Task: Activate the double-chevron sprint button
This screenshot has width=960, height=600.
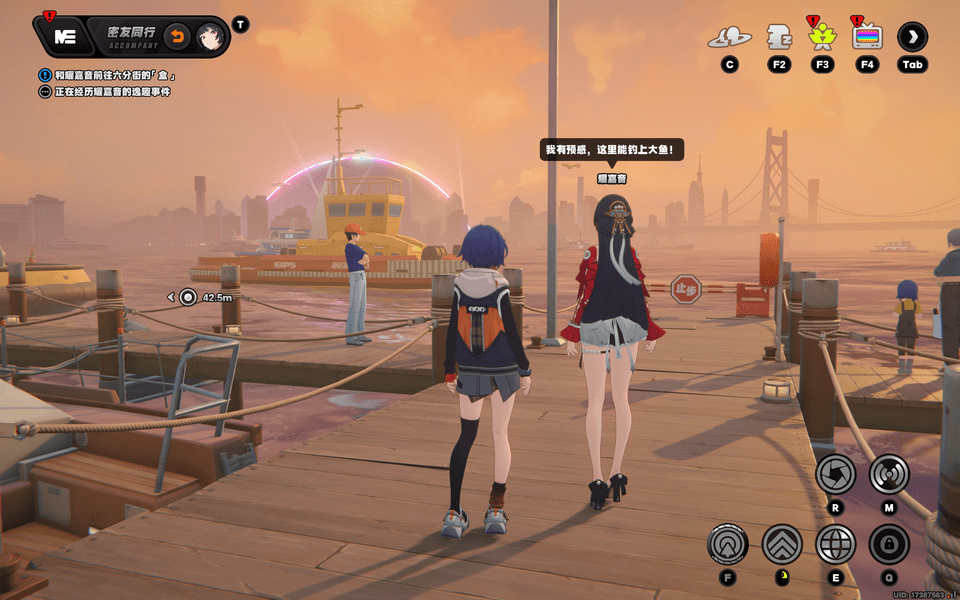Action: pyautogui.click(x=782, y=544)
